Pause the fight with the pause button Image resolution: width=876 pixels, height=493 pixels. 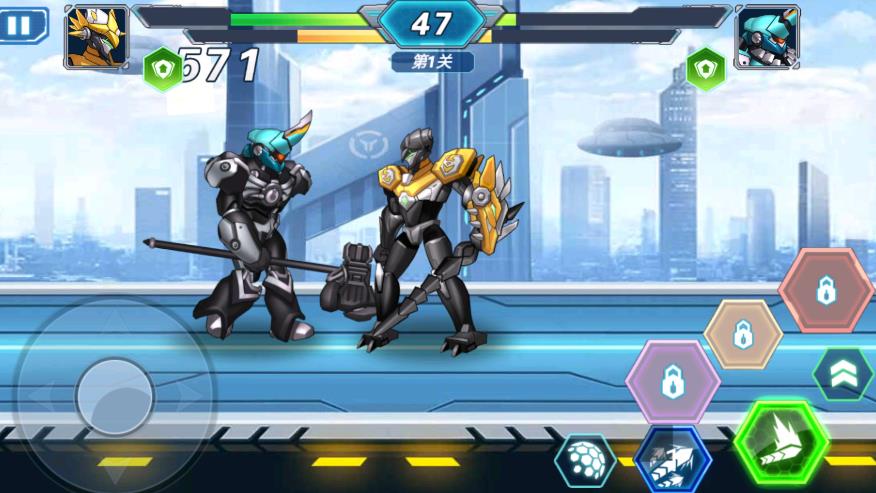click(x=23, y=24)
